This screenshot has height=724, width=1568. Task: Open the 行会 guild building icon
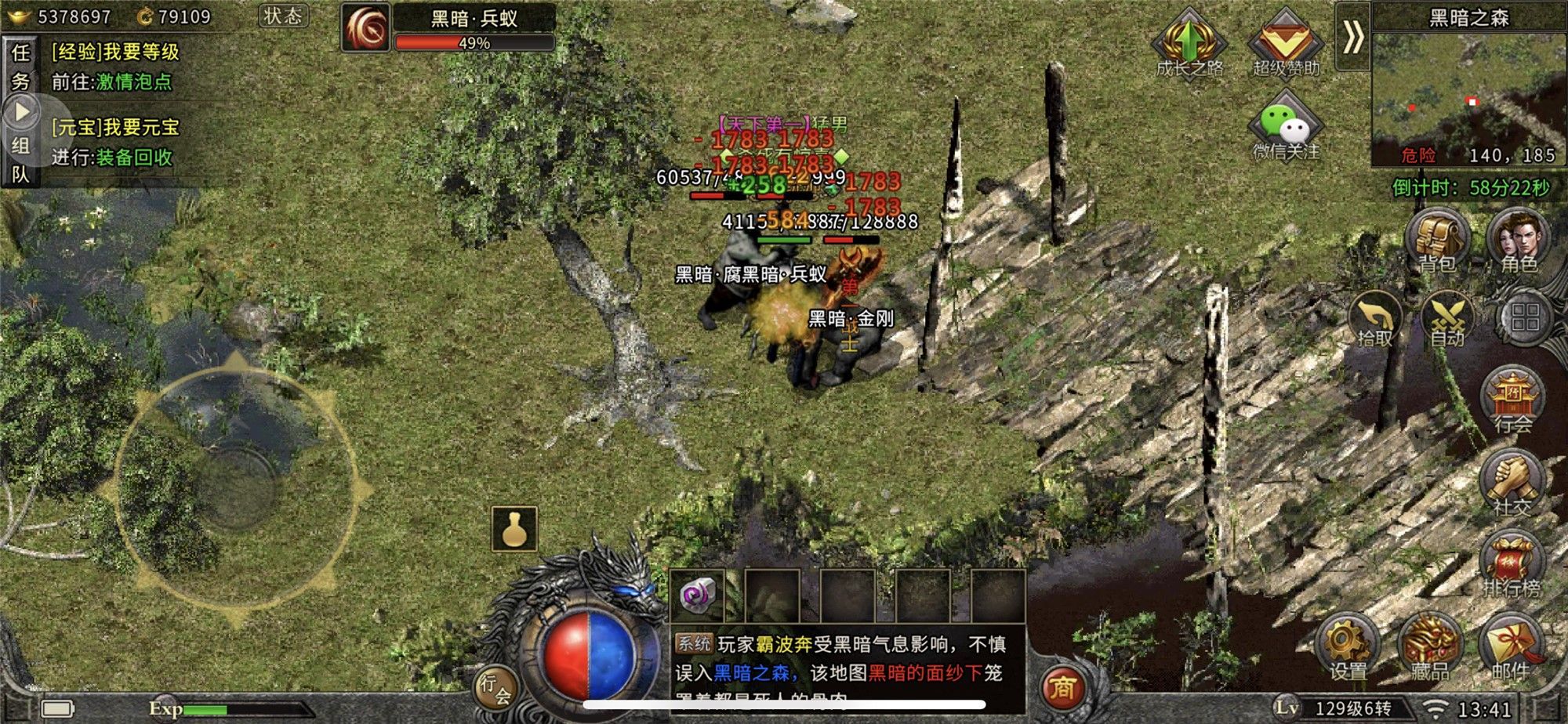click(1512, 400)
